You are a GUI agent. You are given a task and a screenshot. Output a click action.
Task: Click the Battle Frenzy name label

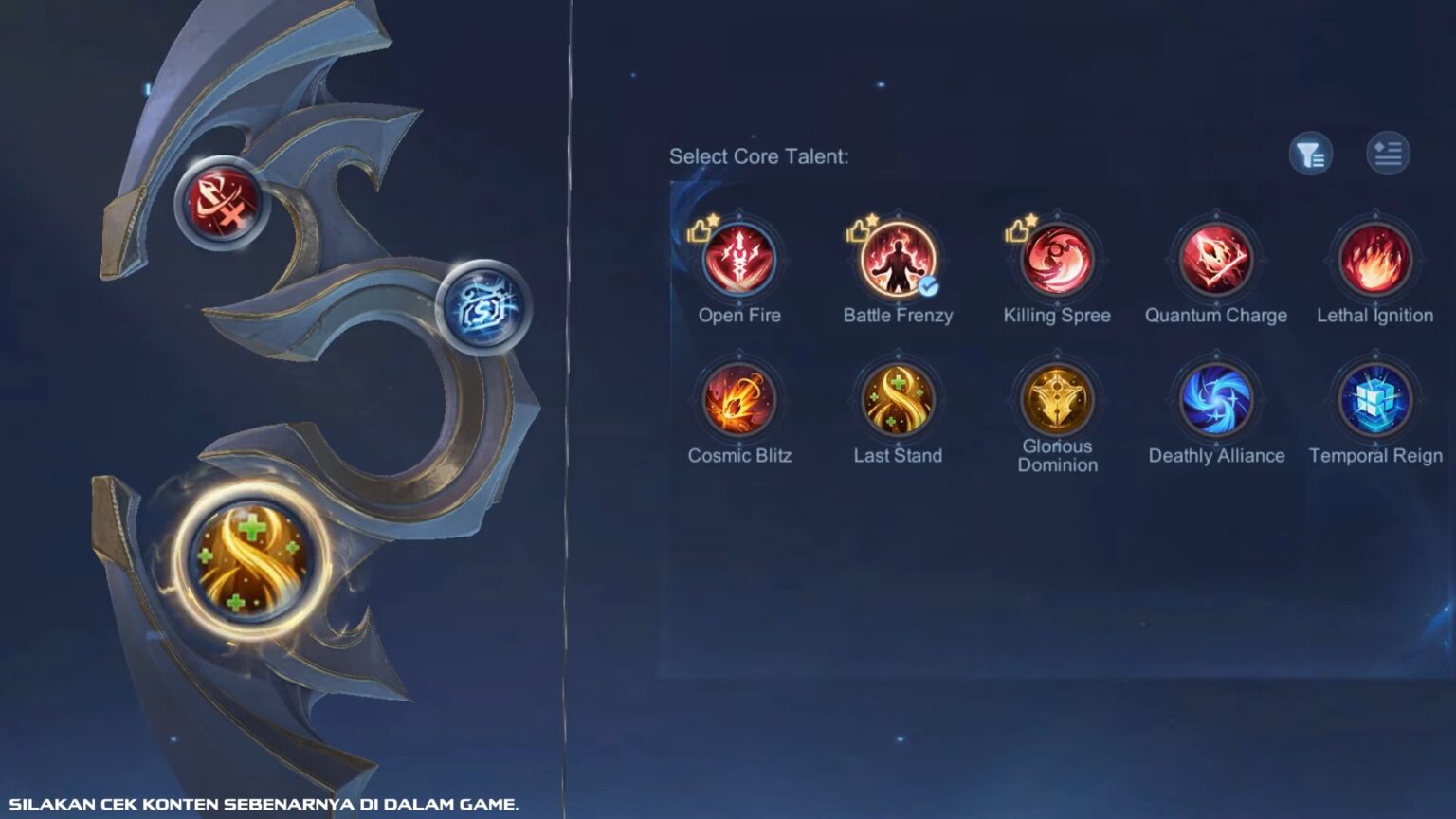[x=897, y=316]
